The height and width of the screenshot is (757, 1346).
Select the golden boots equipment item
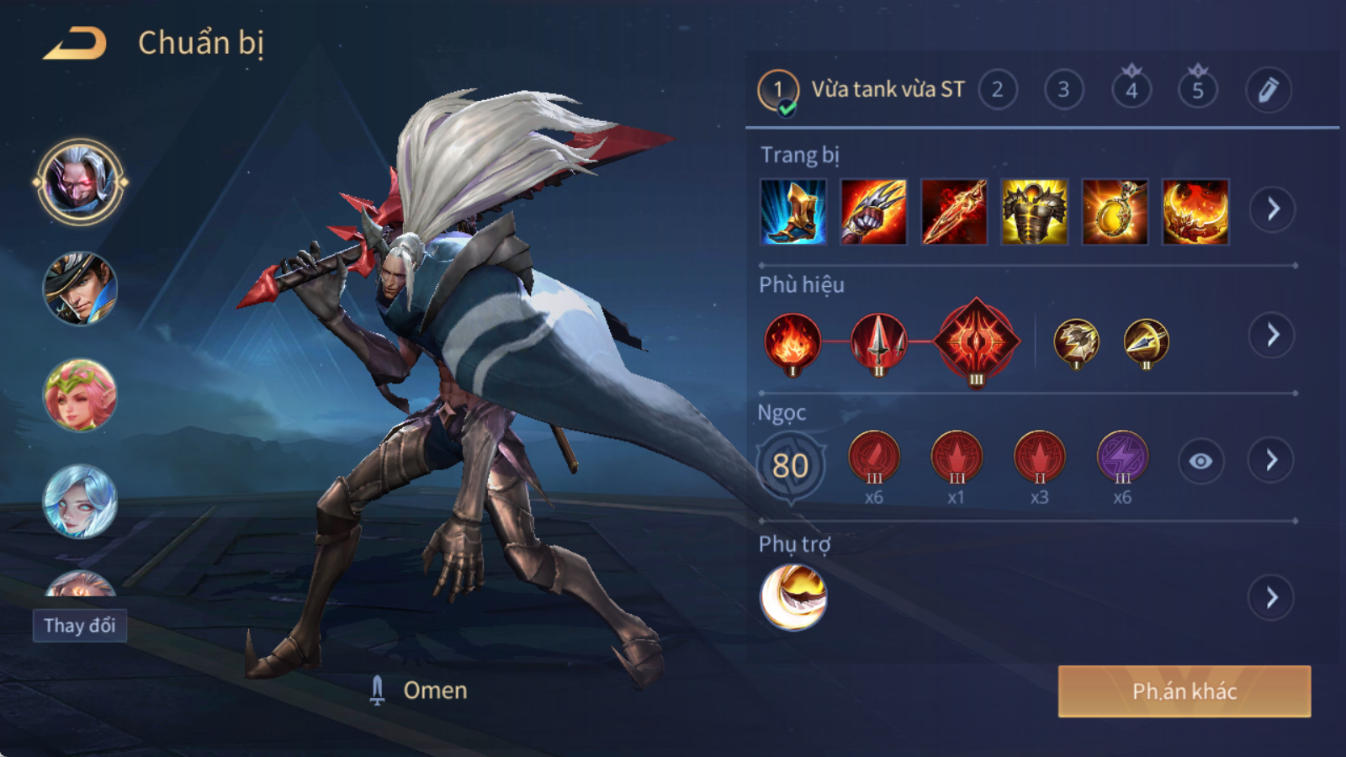(x=793, y=212)
